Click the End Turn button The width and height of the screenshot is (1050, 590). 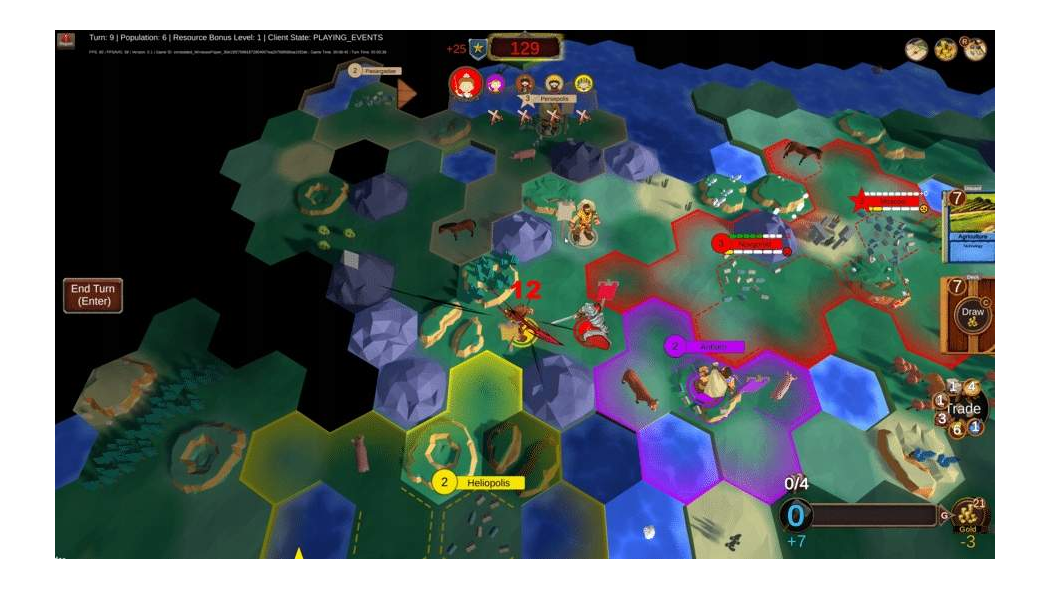93,295
